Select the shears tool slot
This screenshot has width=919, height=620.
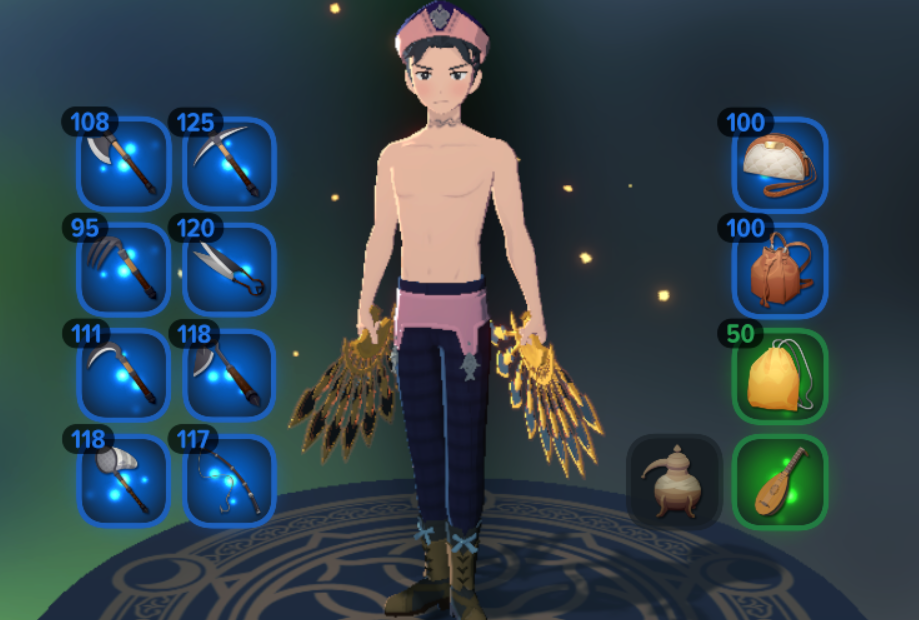(229, 270)
